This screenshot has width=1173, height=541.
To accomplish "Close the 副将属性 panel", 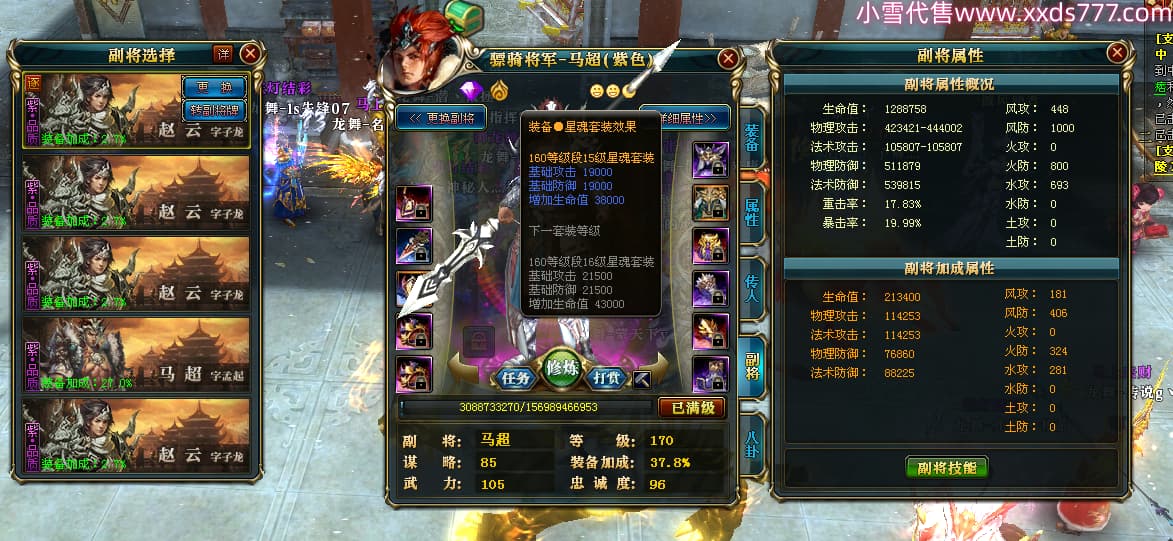I will [x=1117, y=54].
